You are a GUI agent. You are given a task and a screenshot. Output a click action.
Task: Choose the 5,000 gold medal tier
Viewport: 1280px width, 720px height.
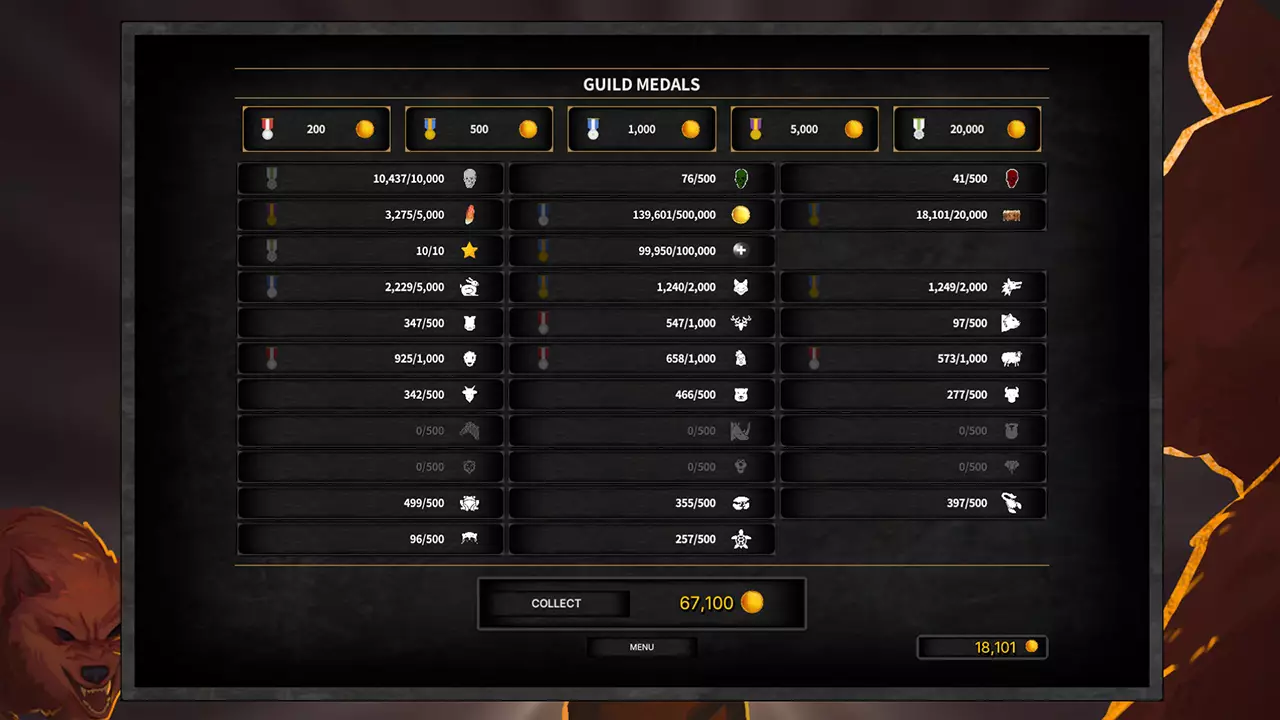pyautogui.click(x=804, y=129)
